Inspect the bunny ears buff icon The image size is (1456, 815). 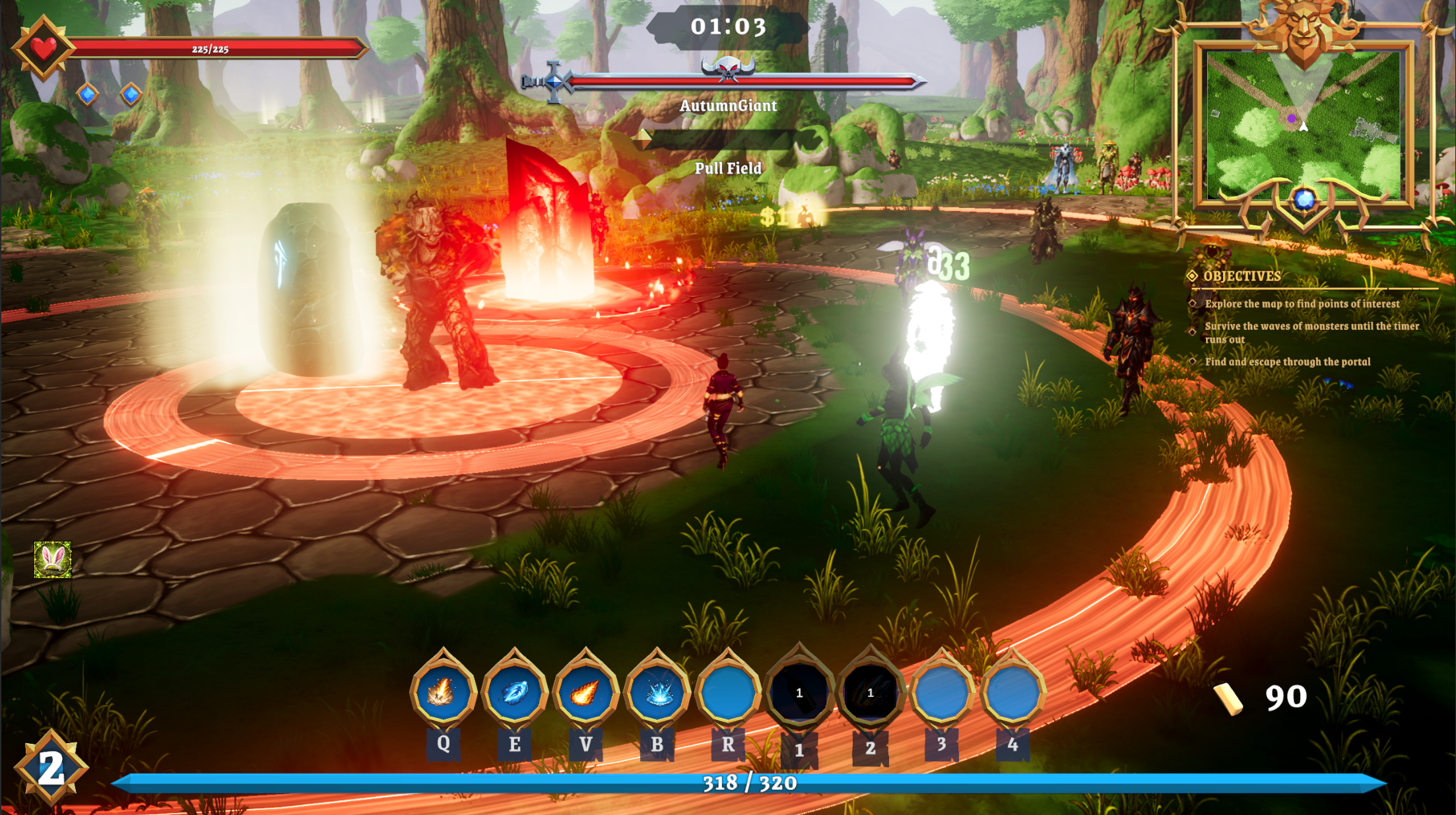[x=53, y=560]
